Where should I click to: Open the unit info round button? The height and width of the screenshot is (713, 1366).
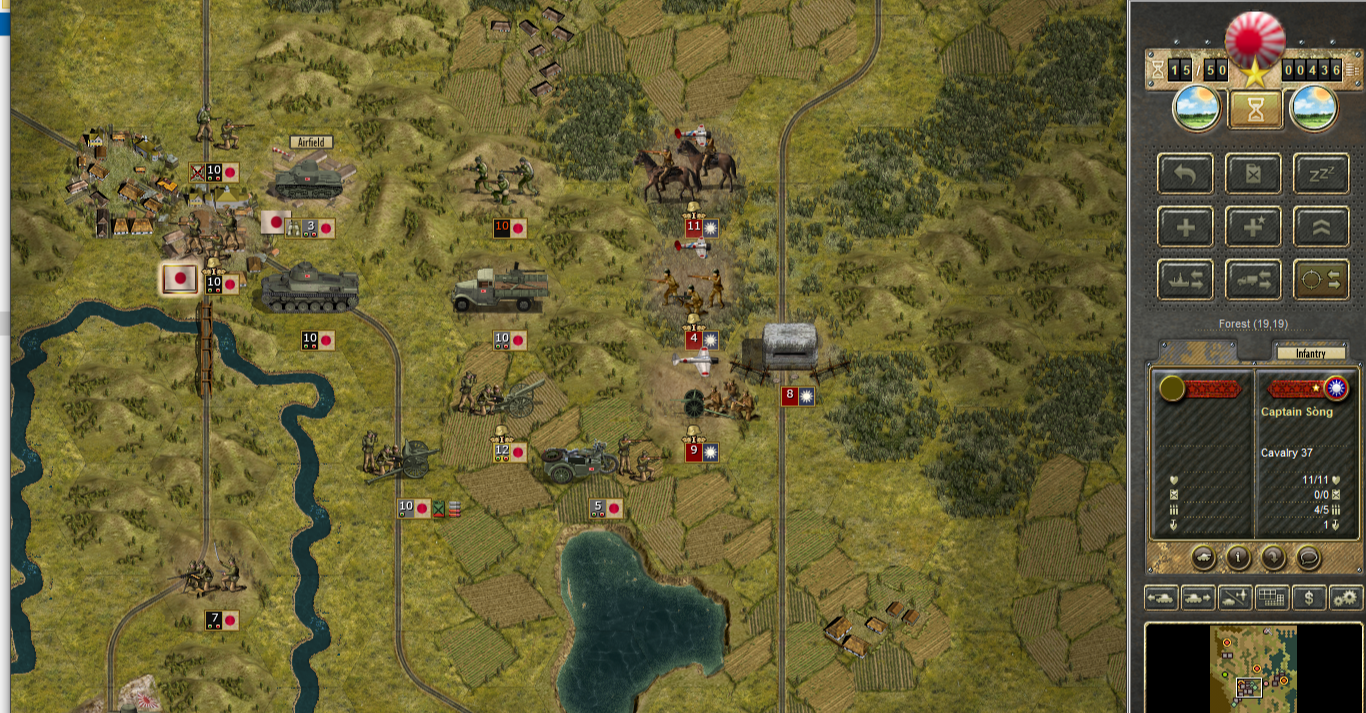pos(1237,557)
